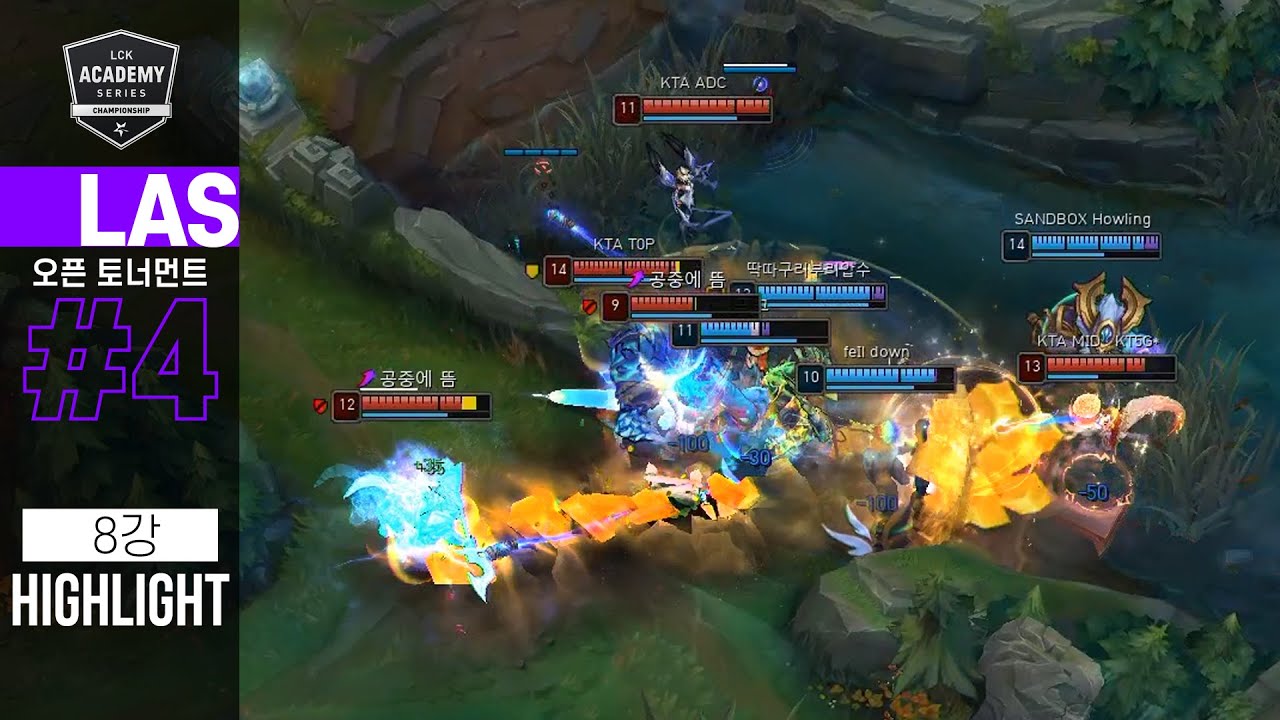This screenshot has width=1280, height=720.
Task: Expand the KTA TOP level badge
Action: pyautogui.click(x=558, y=269)
